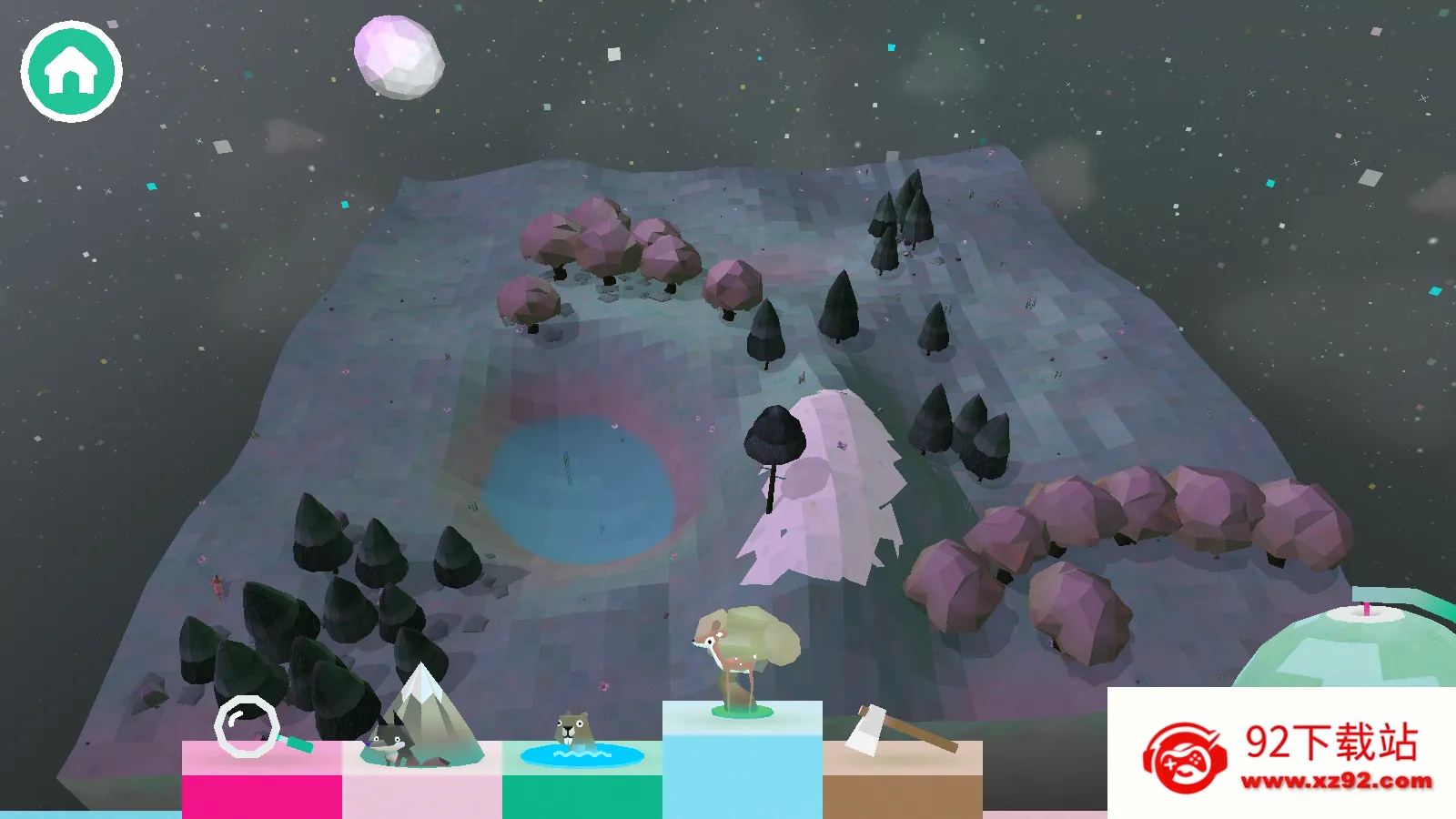Select the mountain-raising tool
This screenshot has width=1456, height=819.
(x=420, y=719)
